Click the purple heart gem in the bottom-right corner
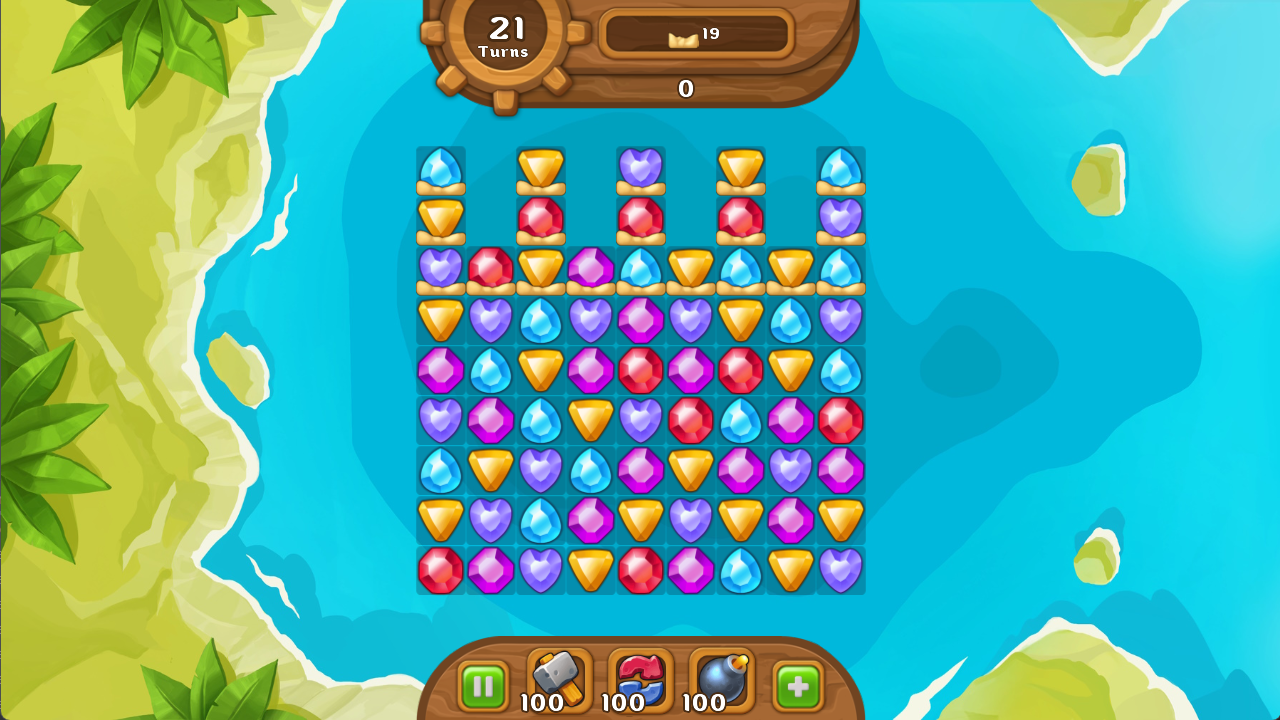 pos(840,569)
